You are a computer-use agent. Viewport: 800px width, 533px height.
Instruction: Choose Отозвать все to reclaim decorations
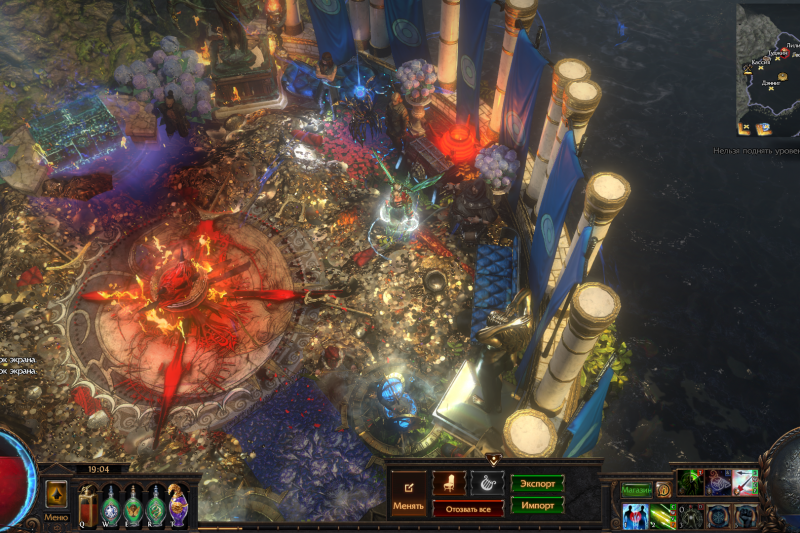click(468, 509)
